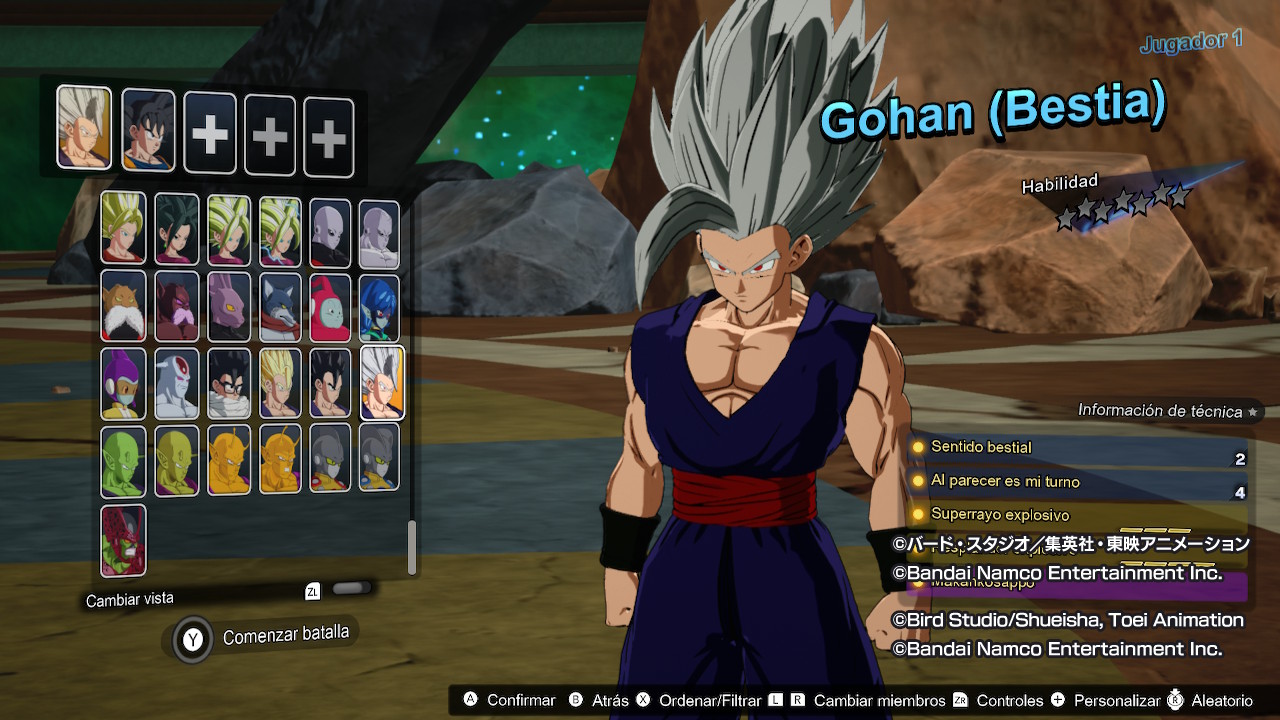Pick the highlighted Gohan (Bestia) tile in the grid
The image size is (1280, 720).
[382, 382]
